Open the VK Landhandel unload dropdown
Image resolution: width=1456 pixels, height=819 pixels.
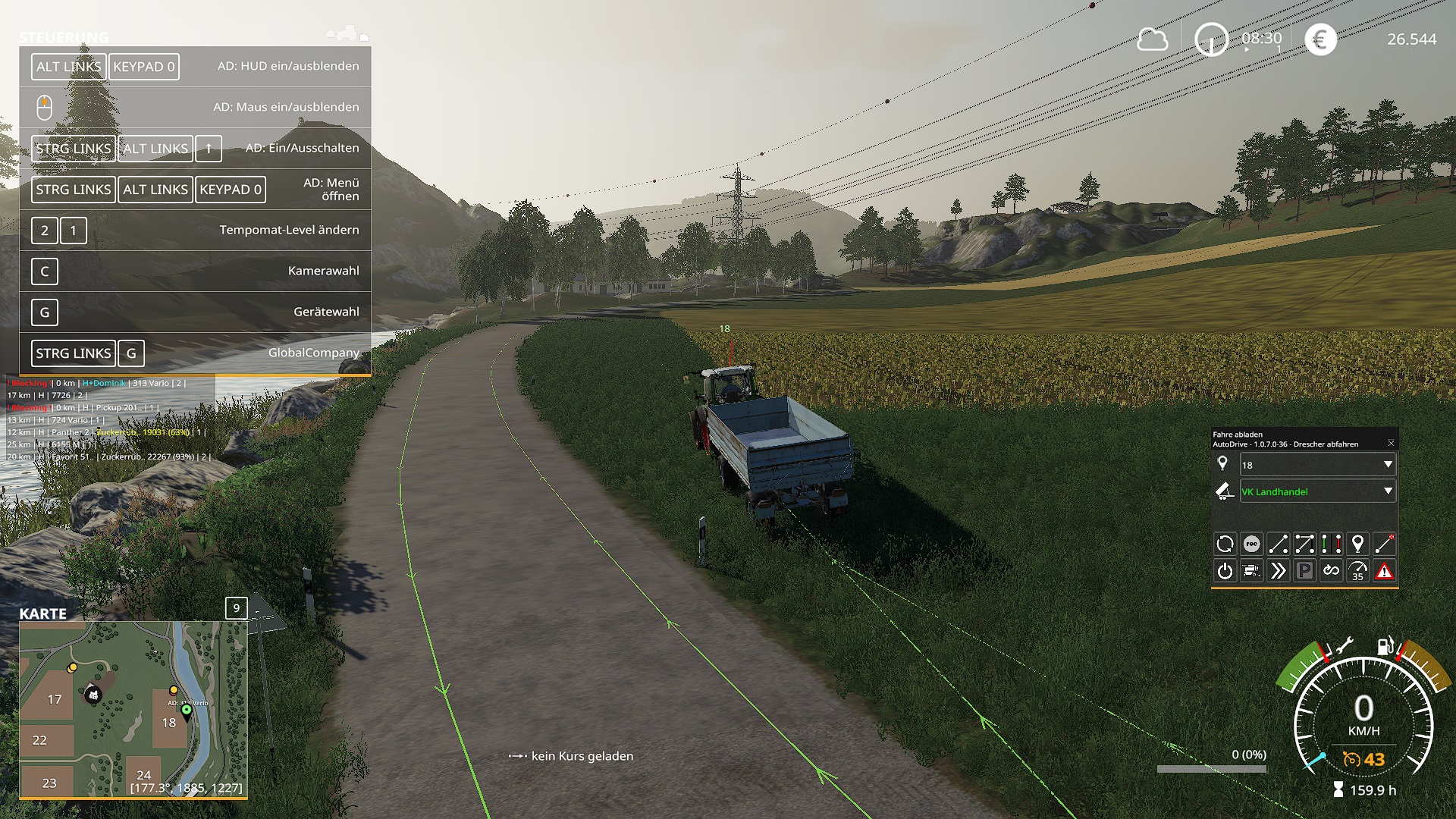[x=1317, y=491]
